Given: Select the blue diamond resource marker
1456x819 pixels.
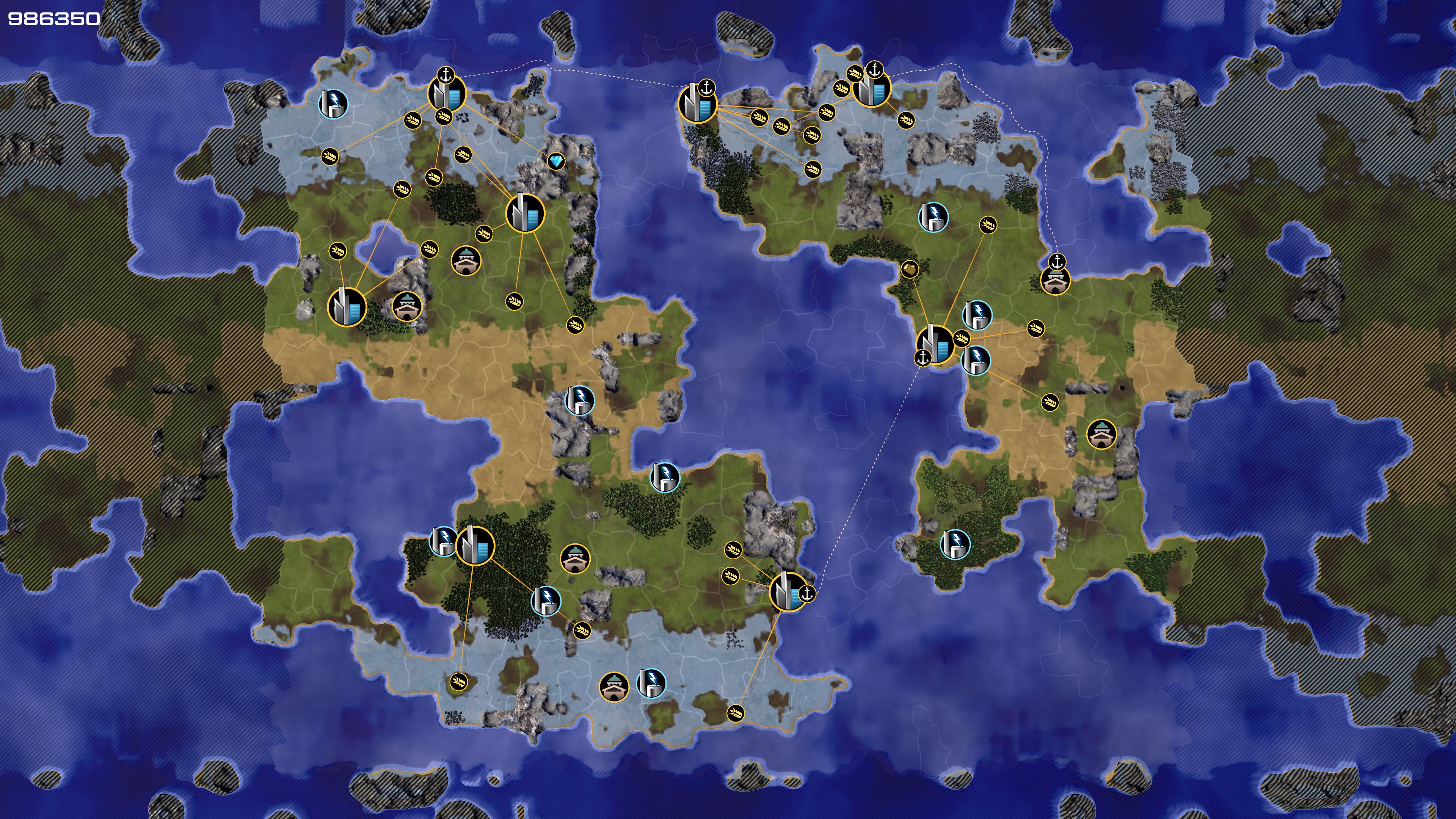Looking at the screenshot, I should [556, 162].
